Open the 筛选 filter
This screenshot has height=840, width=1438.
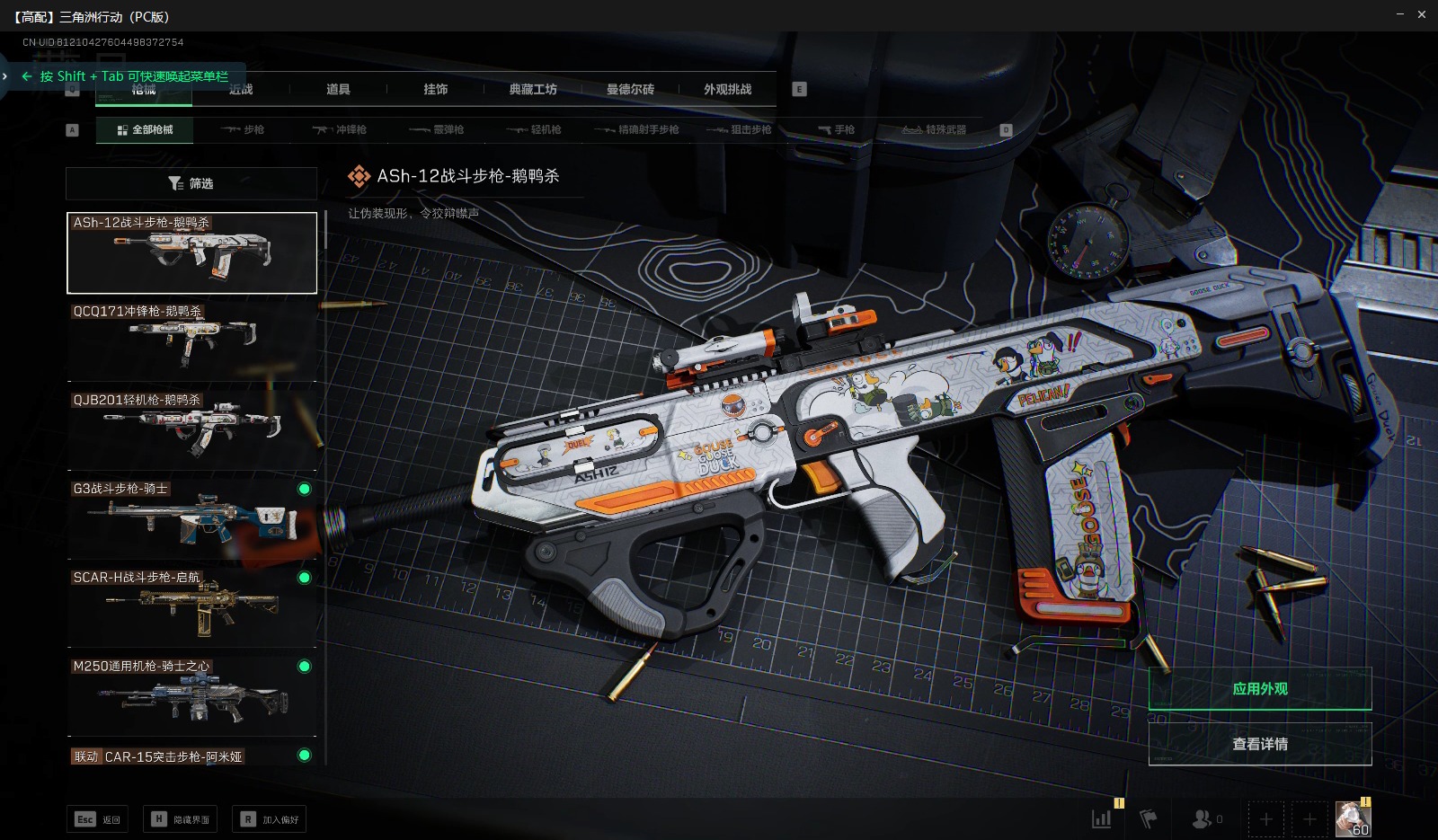click(x=191, y=183)
